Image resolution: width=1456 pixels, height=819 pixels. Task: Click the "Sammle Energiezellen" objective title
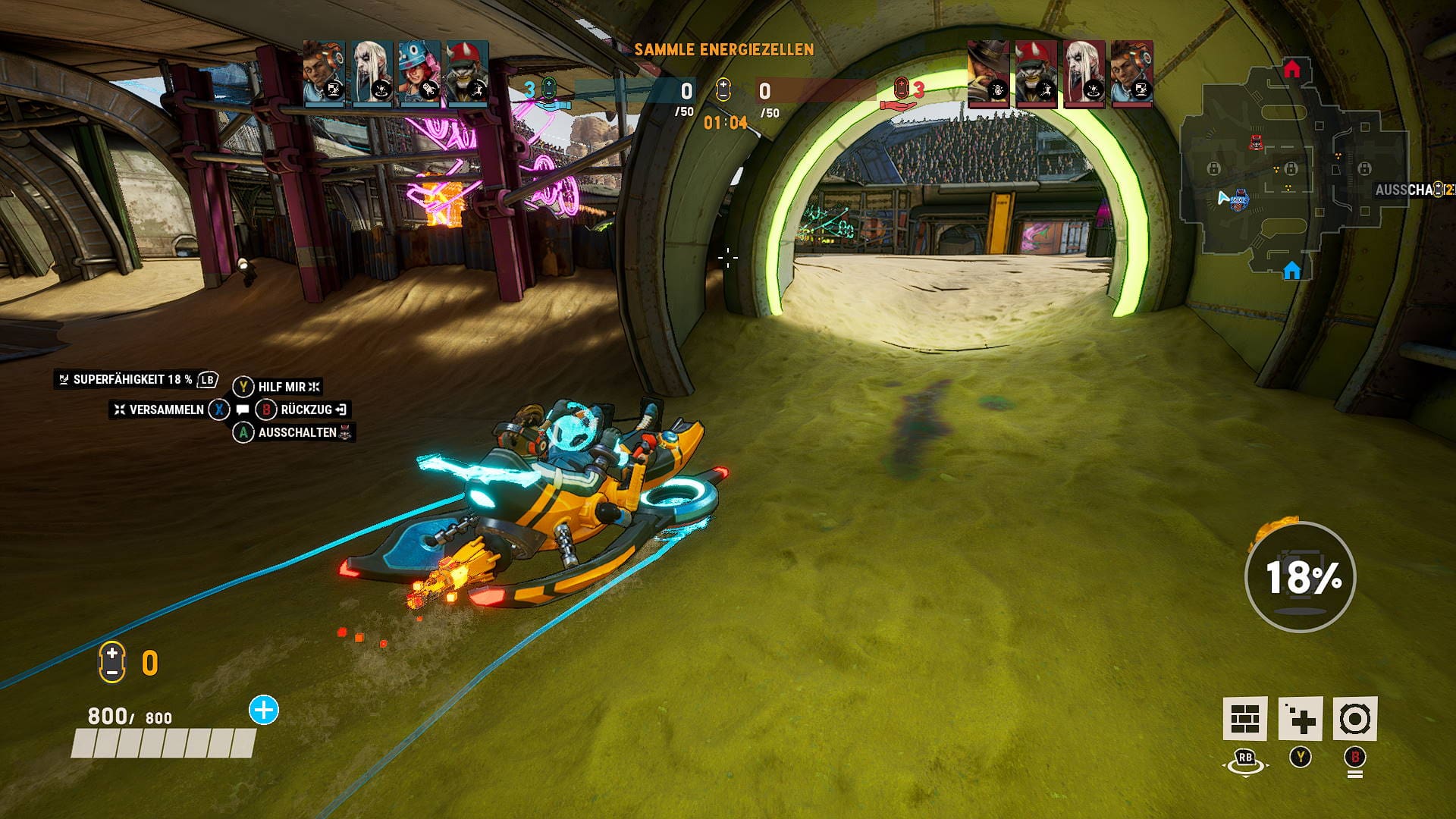click(723, 50)
